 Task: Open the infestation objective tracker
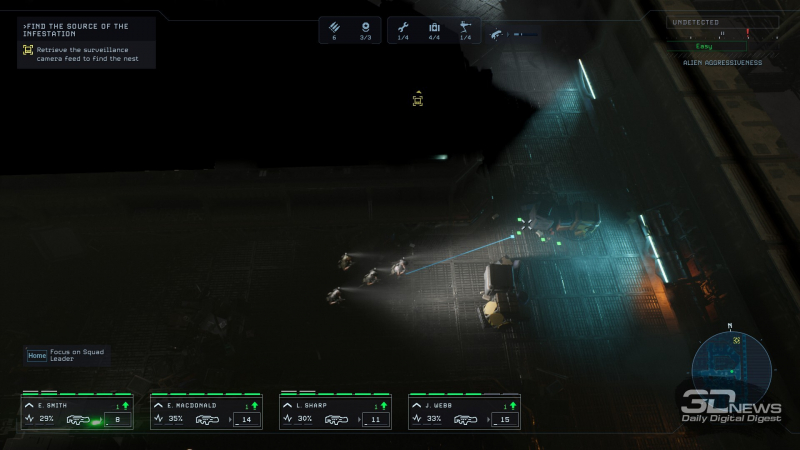pyautogui.click(x=87, y=42)
